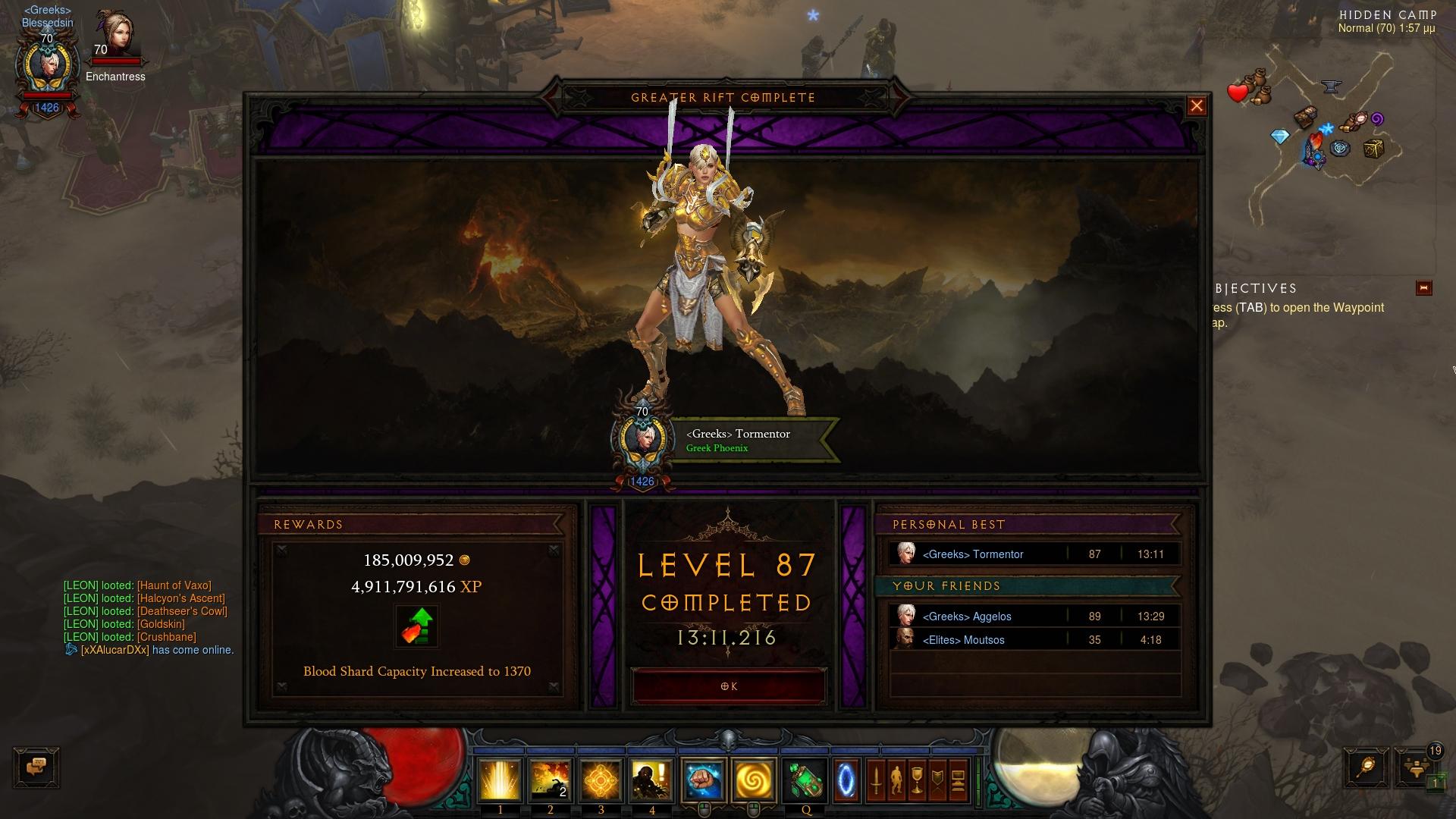
Task: Activate the golden sigil skill in slot 3
Action: [x=601, y=781]
